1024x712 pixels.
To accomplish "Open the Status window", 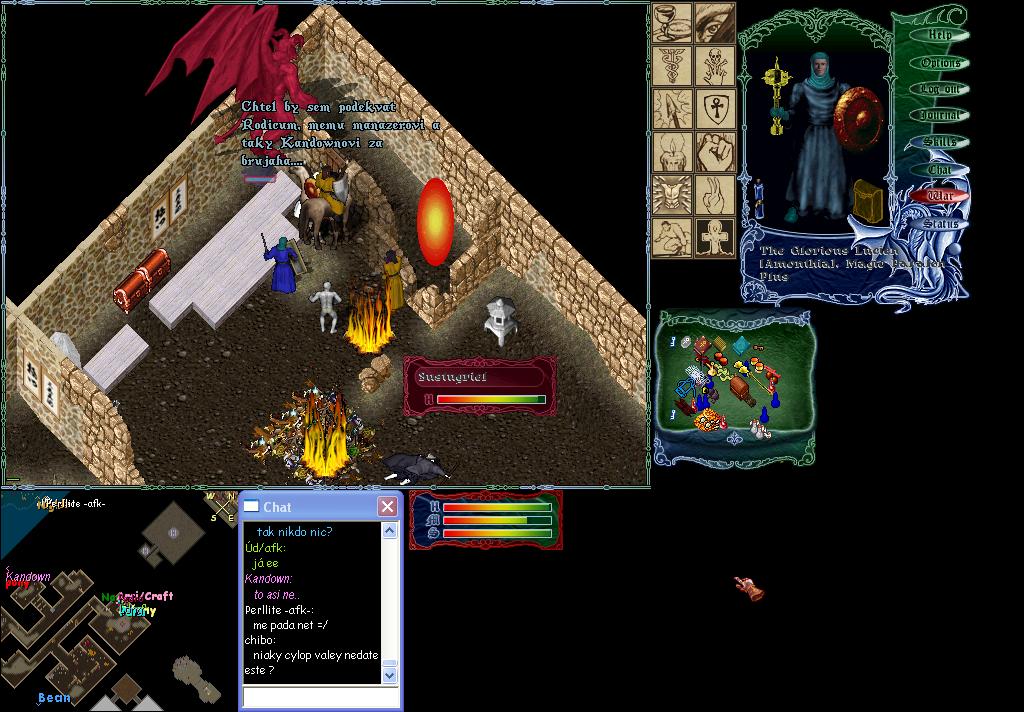I will 940,223.
